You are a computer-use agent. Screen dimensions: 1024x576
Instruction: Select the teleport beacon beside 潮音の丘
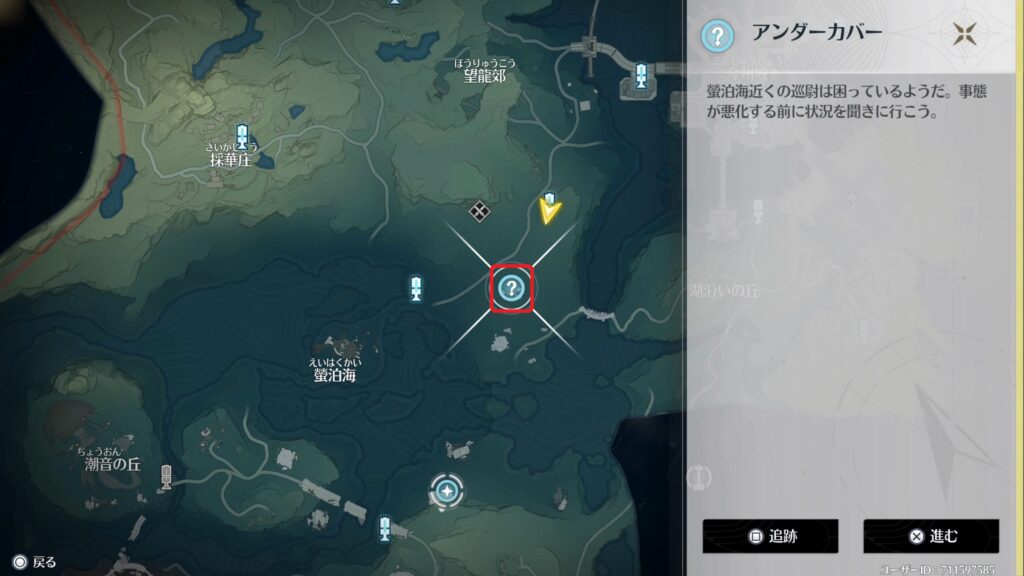click(166, 477)
